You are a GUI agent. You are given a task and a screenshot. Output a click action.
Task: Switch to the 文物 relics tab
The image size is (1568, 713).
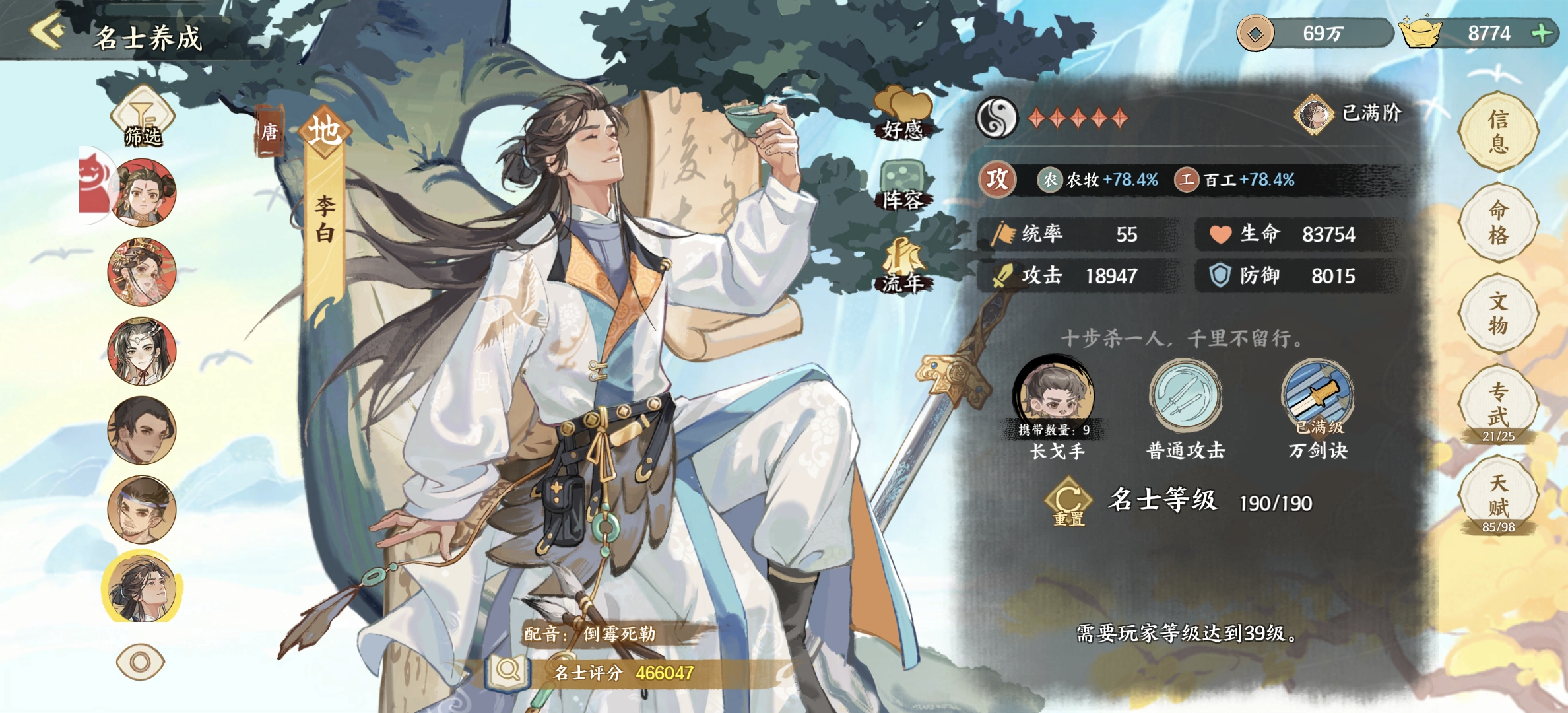pos(1498,313)
